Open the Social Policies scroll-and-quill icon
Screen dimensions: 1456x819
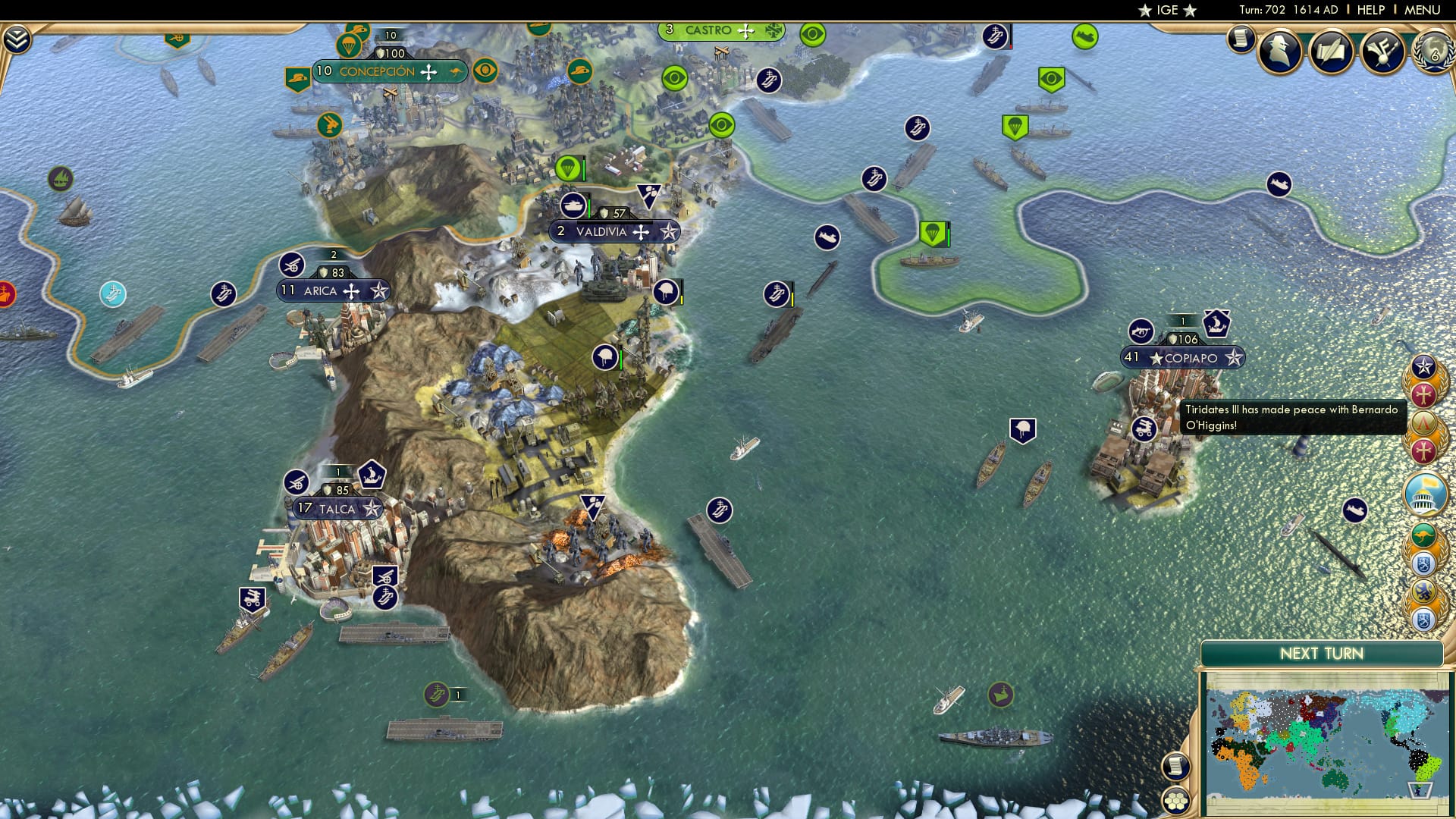click(1332, 50)
